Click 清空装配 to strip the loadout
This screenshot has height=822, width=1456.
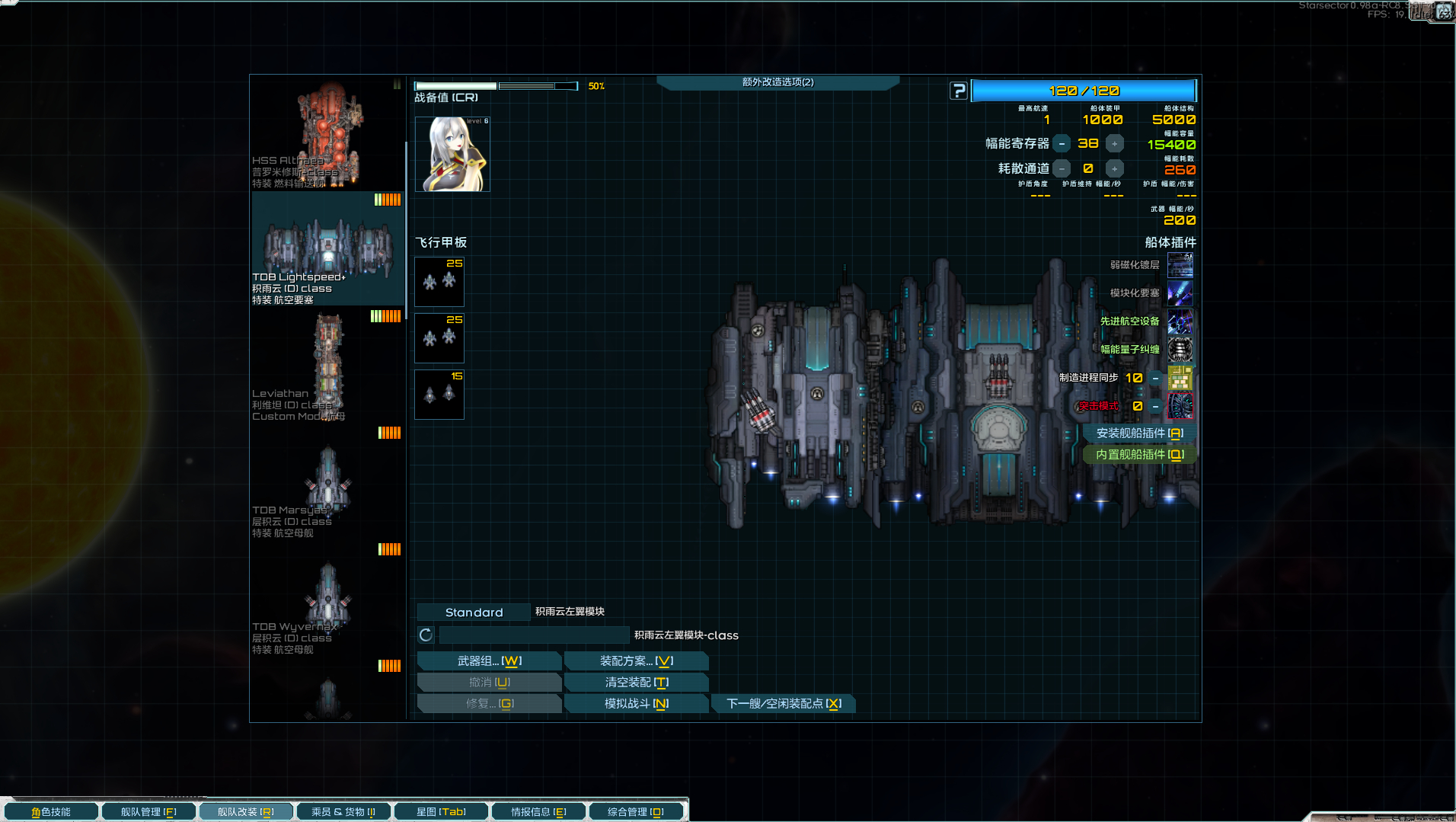636,683
